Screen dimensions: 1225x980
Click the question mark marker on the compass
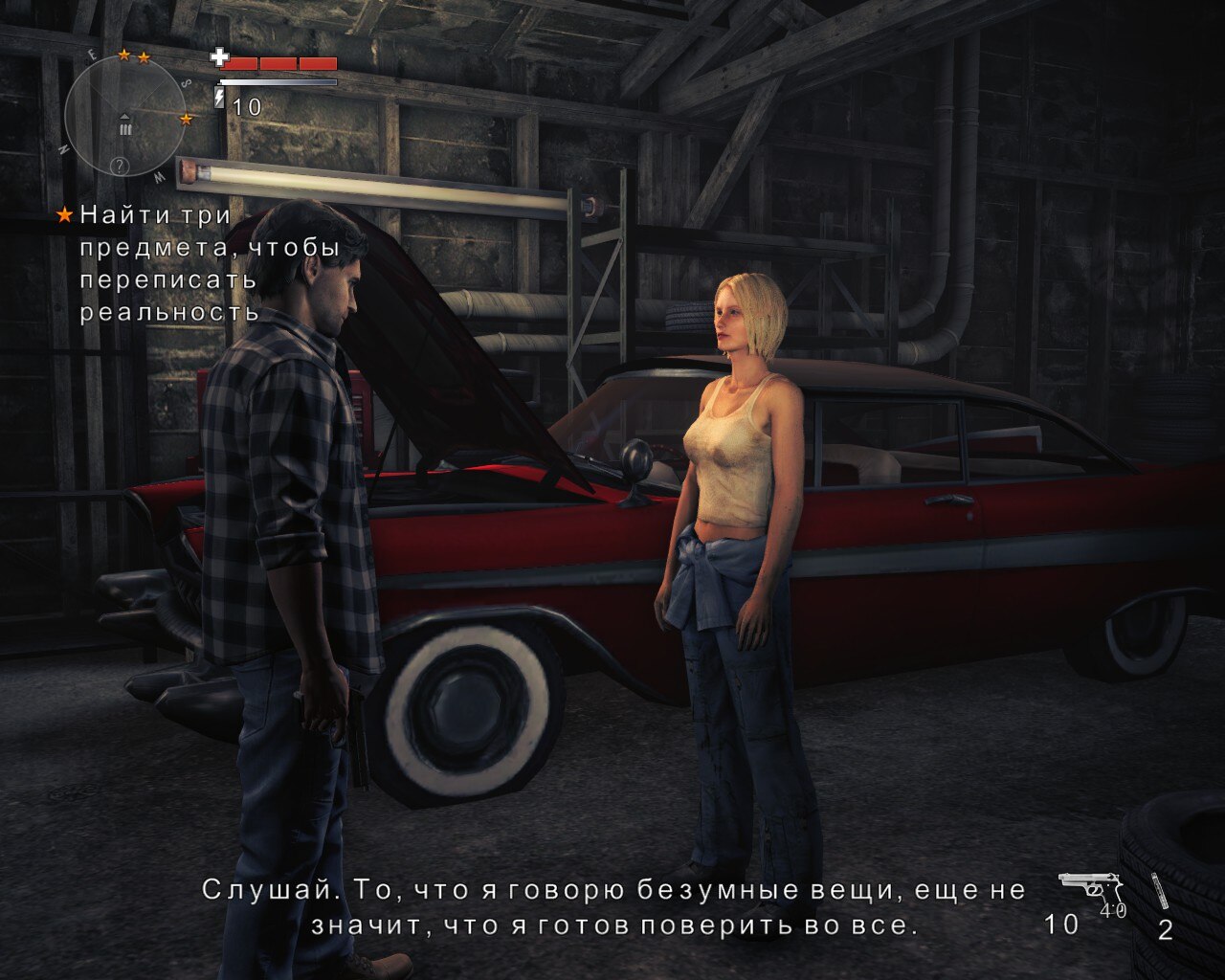tap(120, 167)
